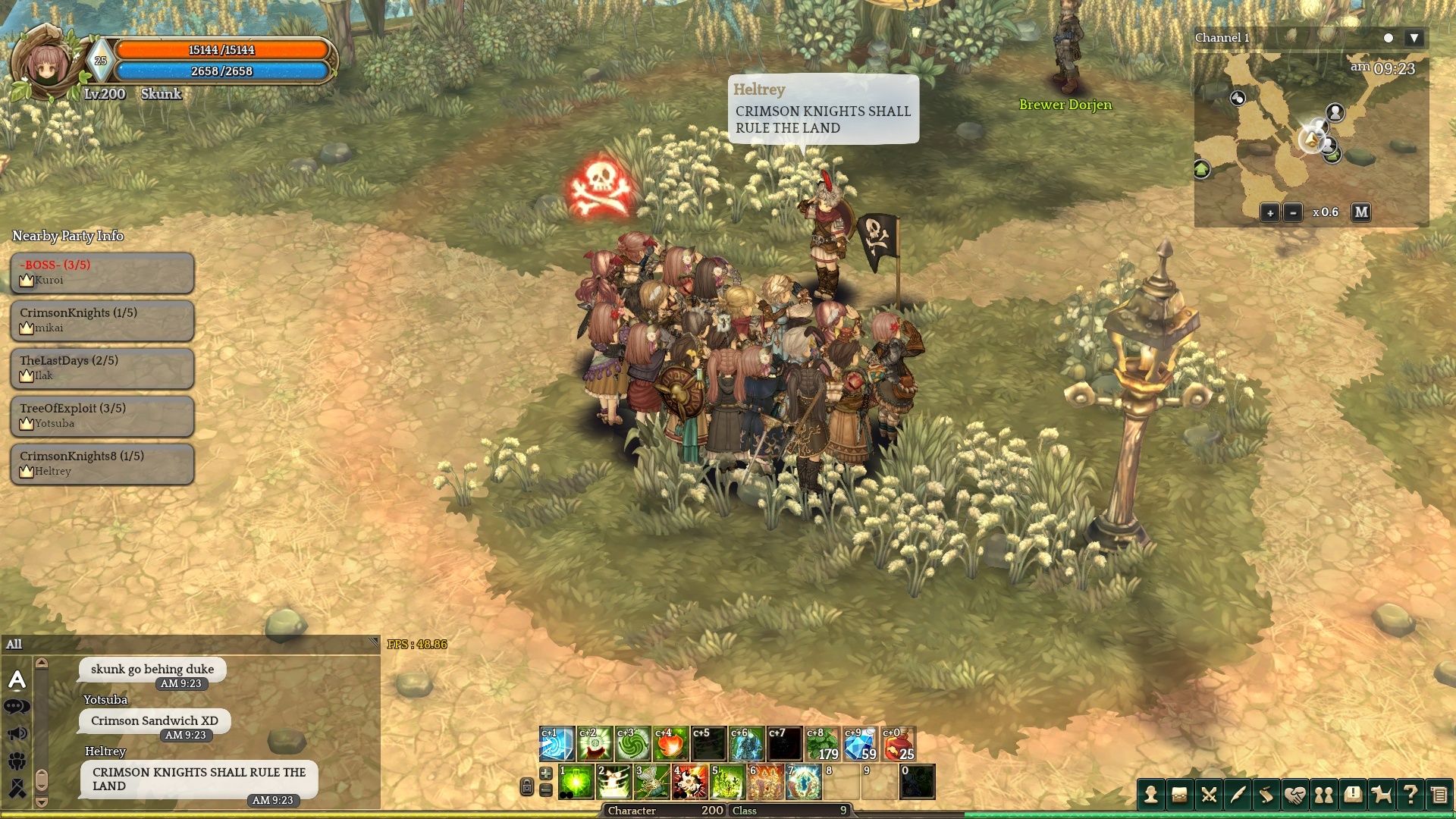Switch to the All chat tab
Image resolution: width=1456 pixels, height=819 pixels.
tap(14, 645)
